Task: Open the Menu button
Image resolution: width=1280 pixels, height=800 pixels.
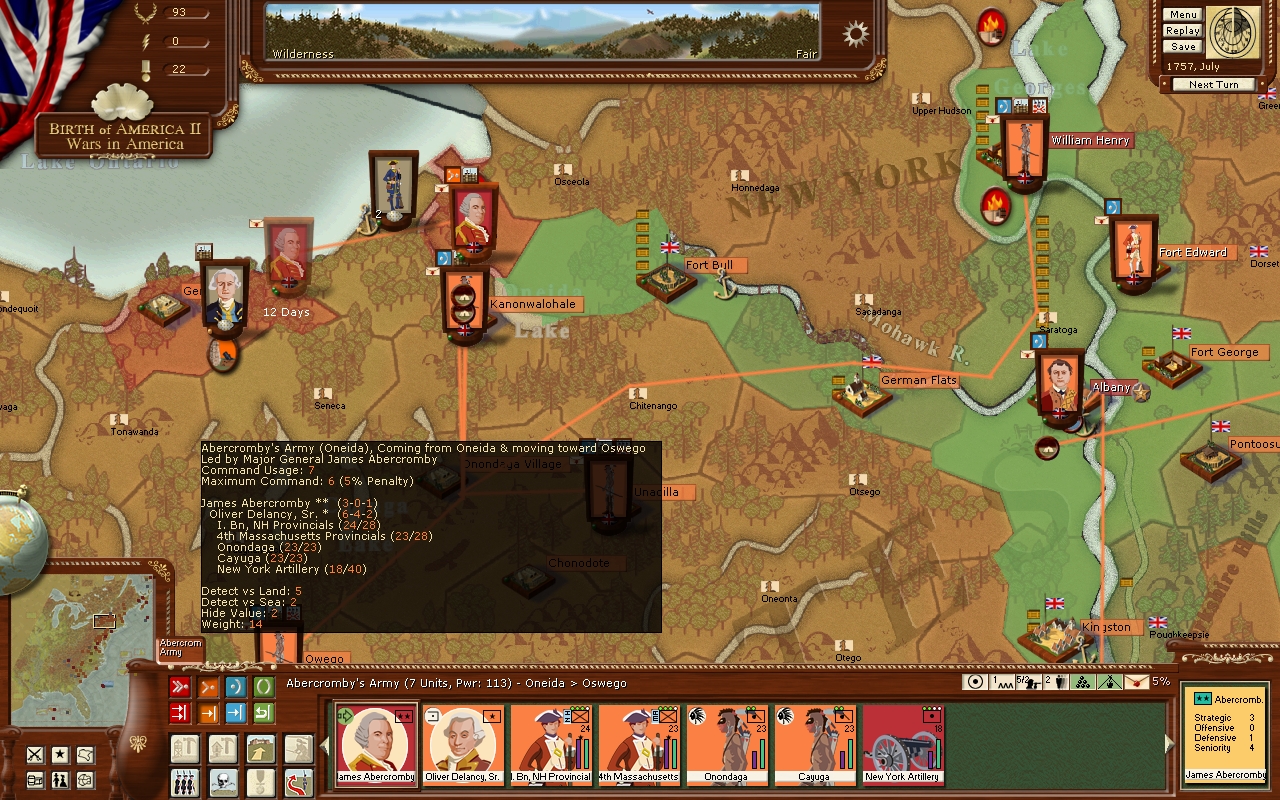Action: (x=1182, y=15)
